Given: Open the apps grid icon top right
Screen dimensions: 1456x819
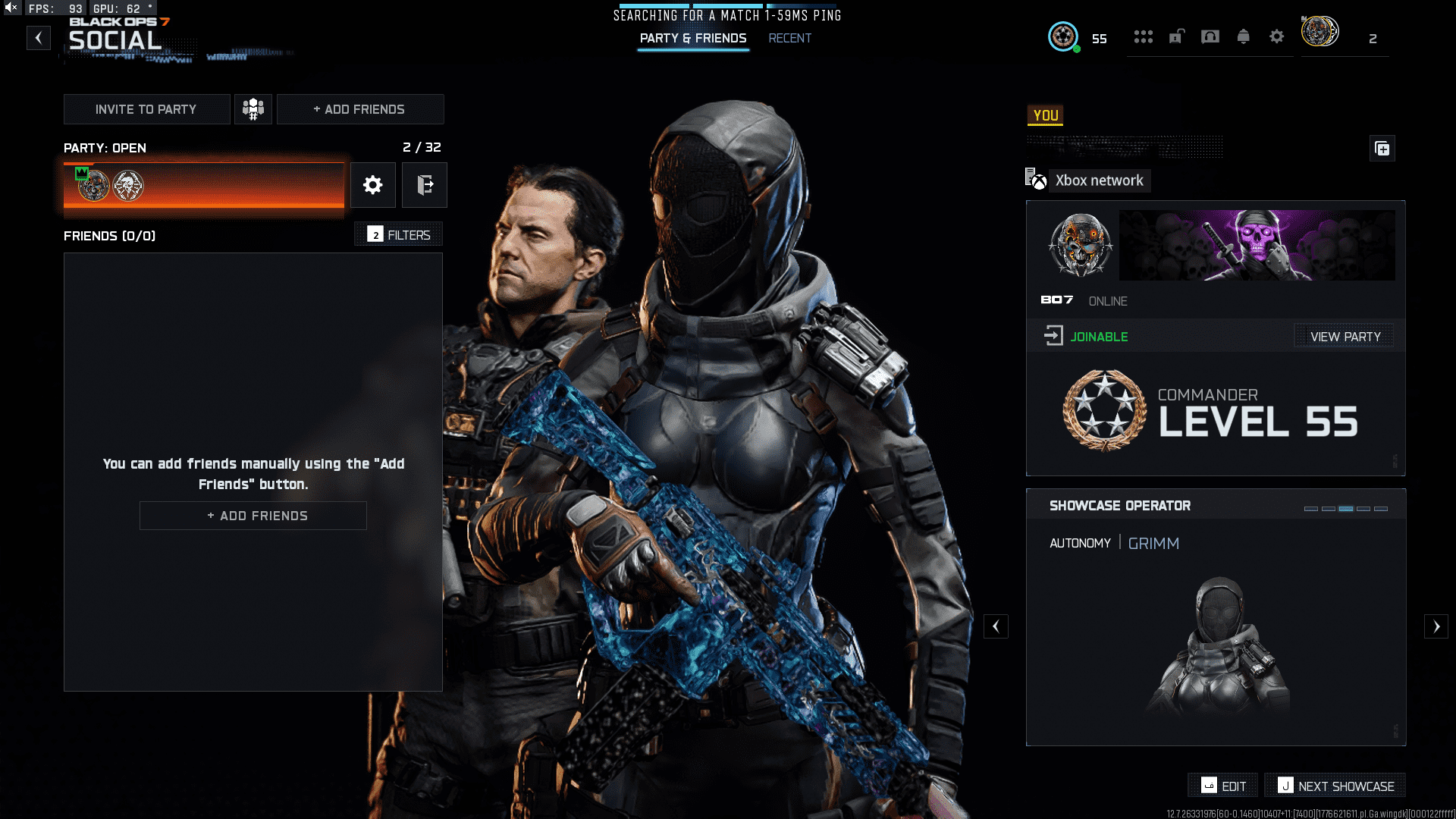Looking at the screenshot, I should pyautogui.click(x=1144, y=36).
